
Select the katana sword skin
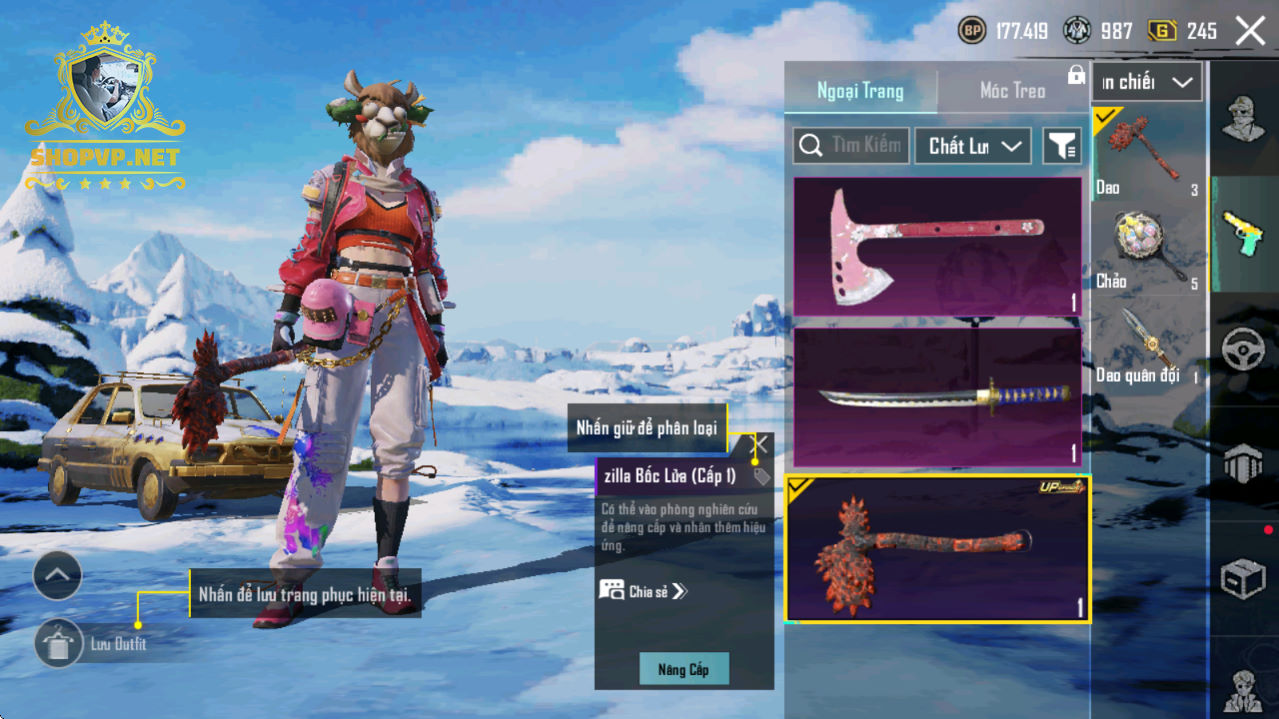937,397
